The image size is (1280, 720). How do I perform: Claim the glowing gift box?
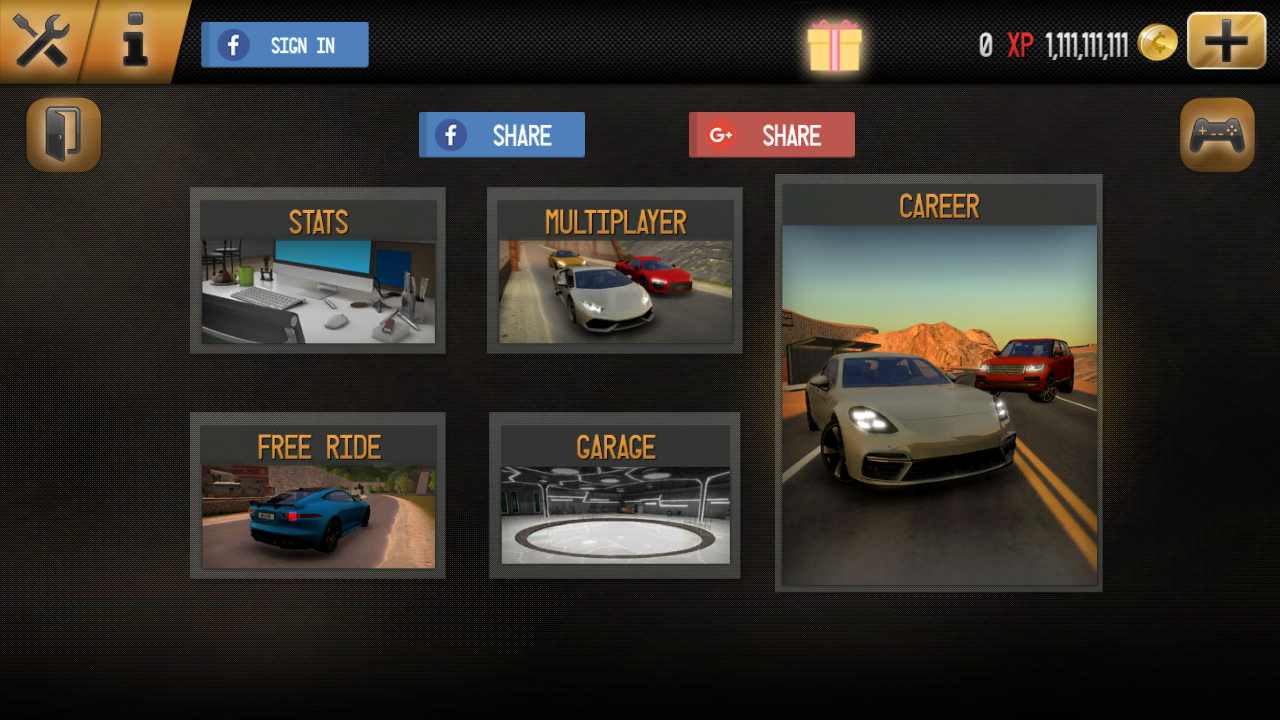point(834,45)
